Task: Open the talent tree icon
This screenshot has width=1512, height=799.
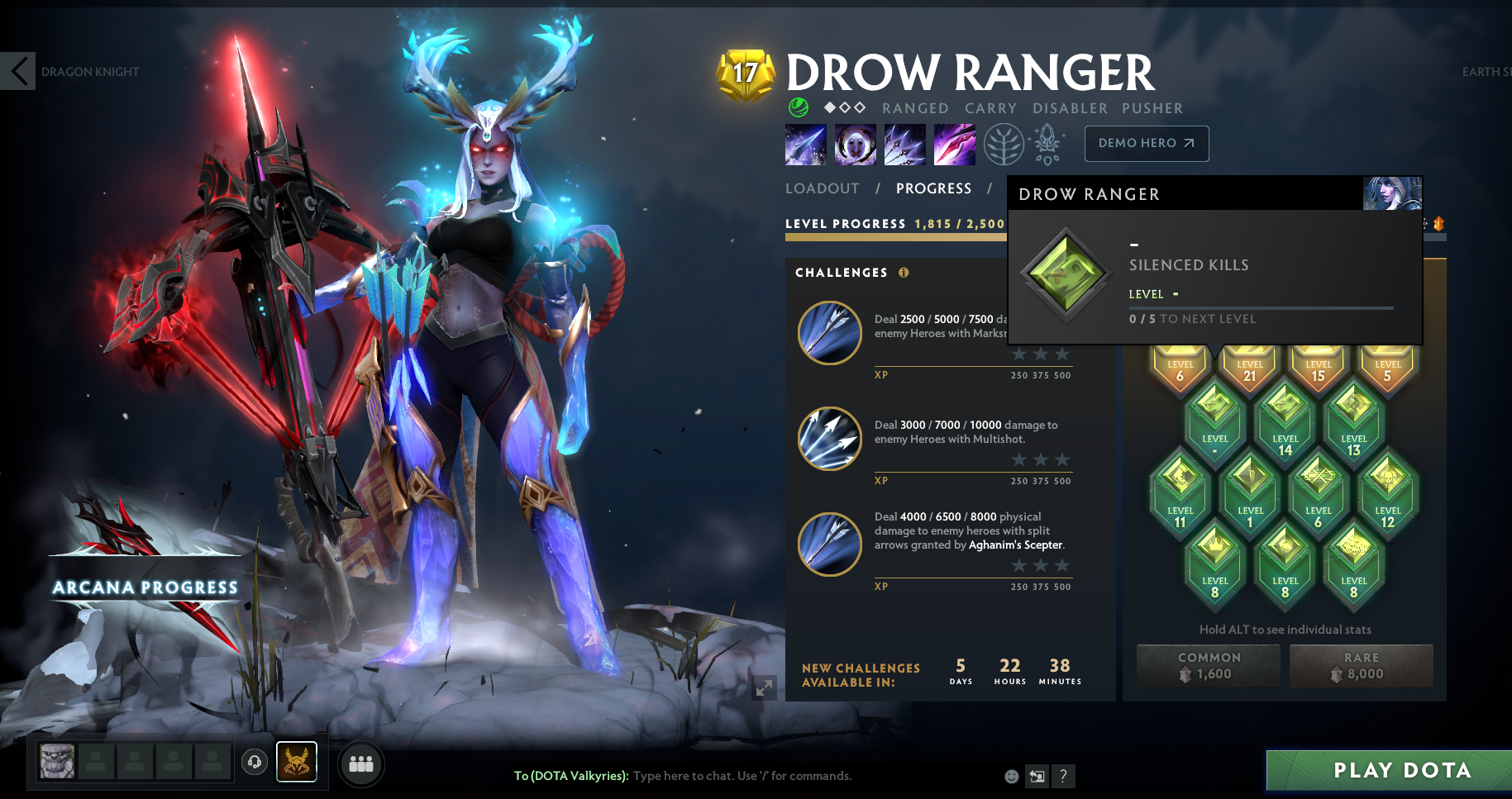Action: point(1003,143)
